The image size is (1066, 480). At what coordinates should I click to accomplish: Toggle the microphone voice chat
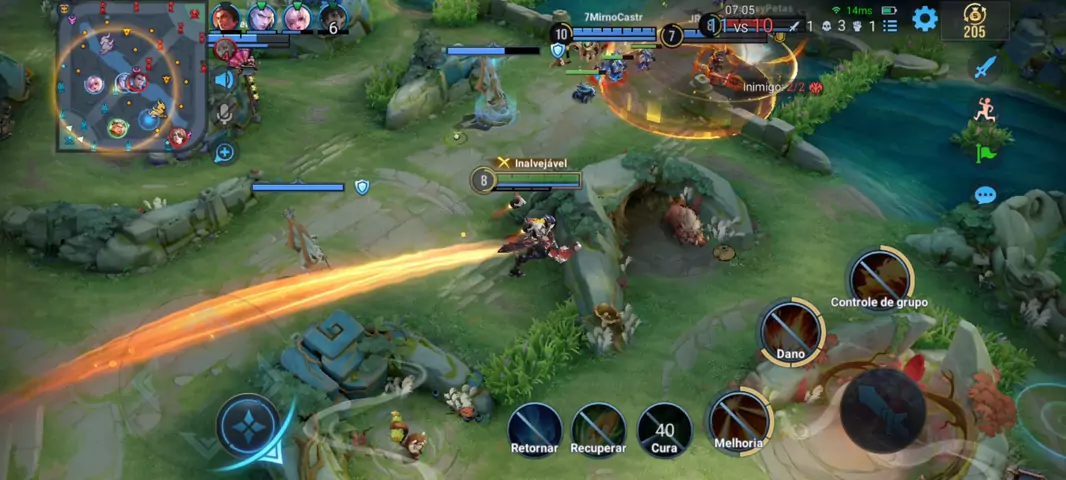click(224, 113)
